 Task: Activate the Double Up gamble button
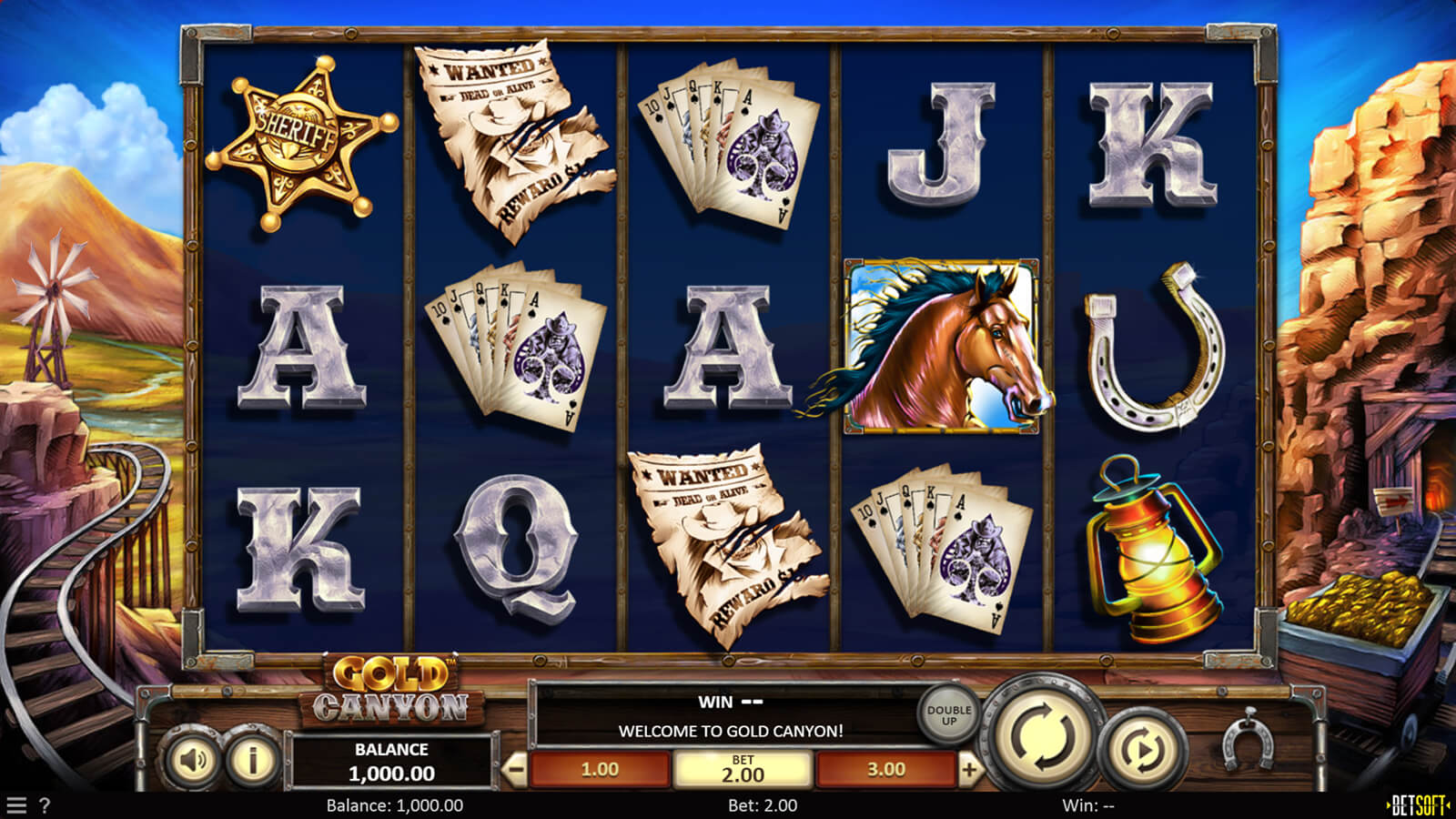click(948, 714)
